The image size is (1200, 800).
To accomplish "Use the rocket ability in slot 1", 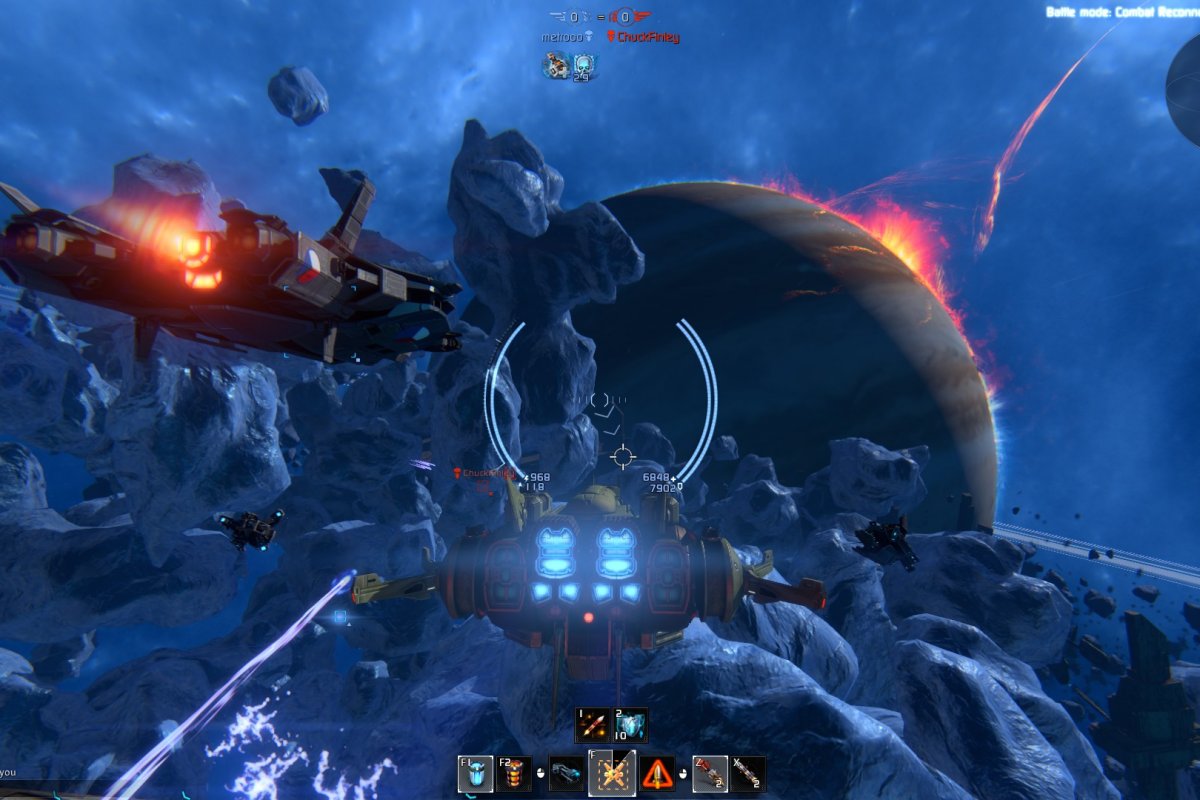I will click(x=592, y=725).
